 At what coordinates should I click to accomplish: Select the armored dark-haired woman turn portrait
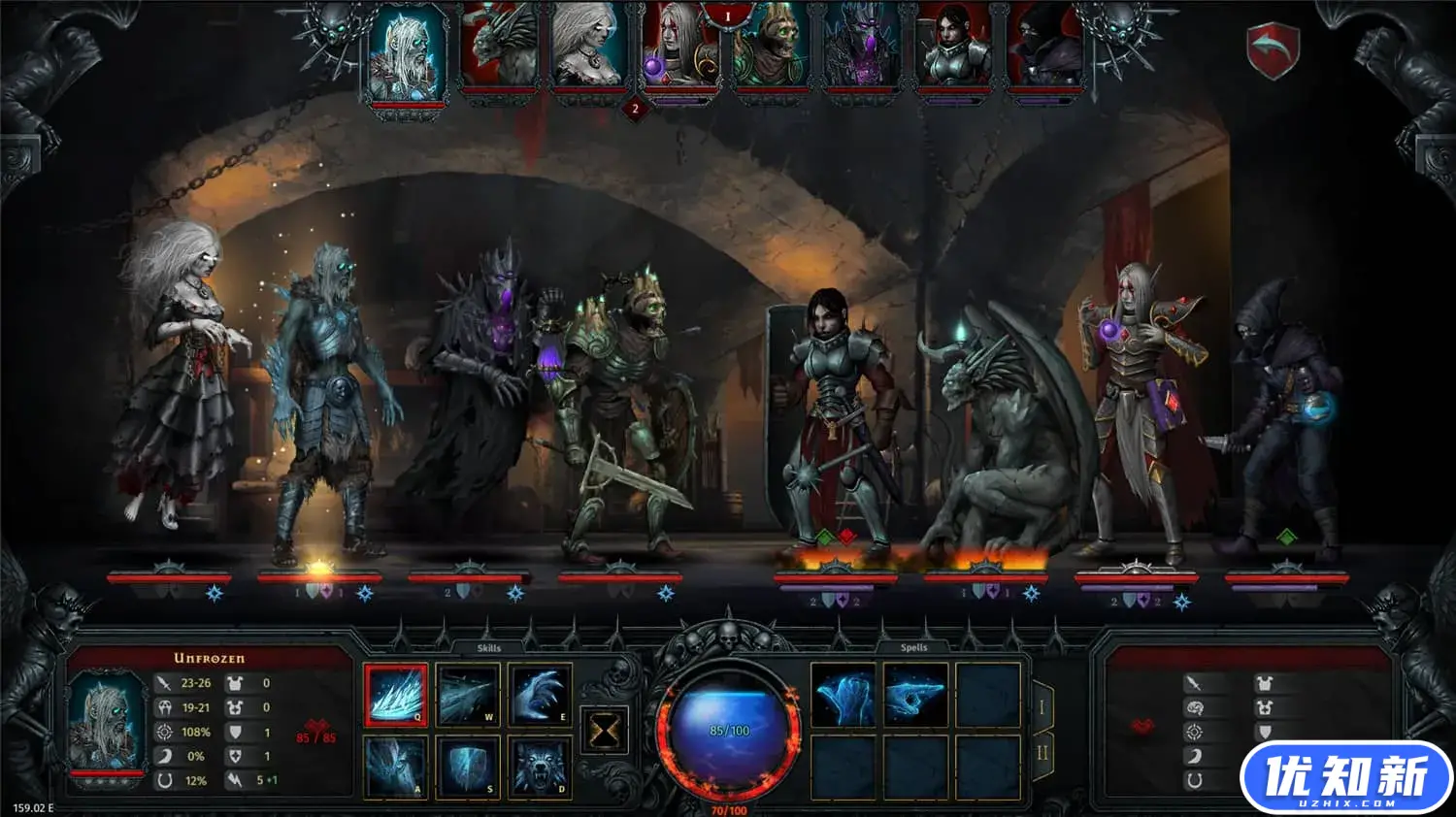[953, 49]
